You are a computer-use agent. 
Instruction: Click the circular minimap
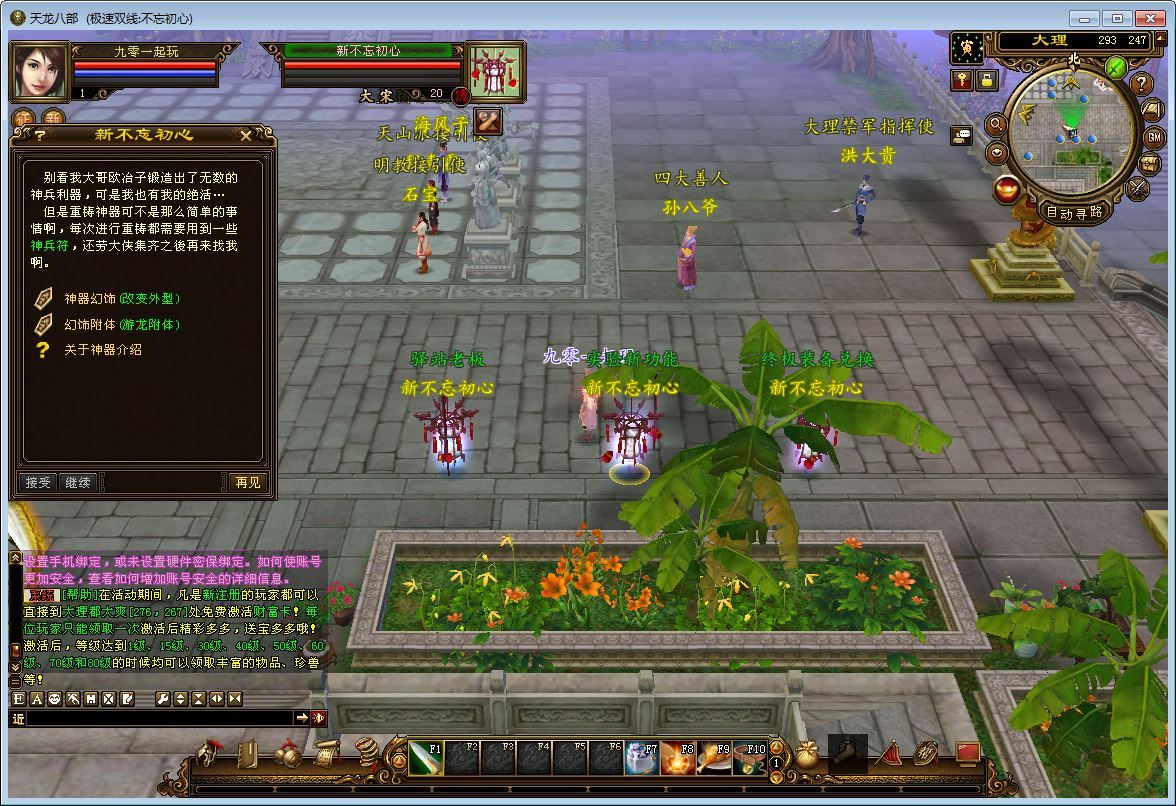click(x=1071, y=128)
